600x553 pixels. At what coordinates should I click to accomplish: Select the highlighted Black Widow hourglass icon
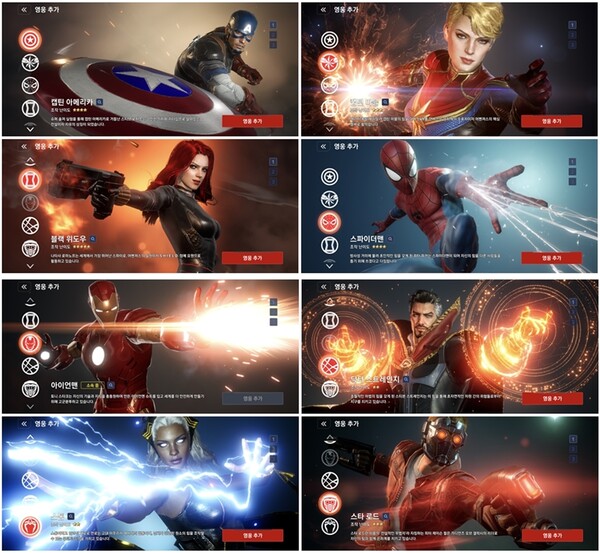click(30, 180)
